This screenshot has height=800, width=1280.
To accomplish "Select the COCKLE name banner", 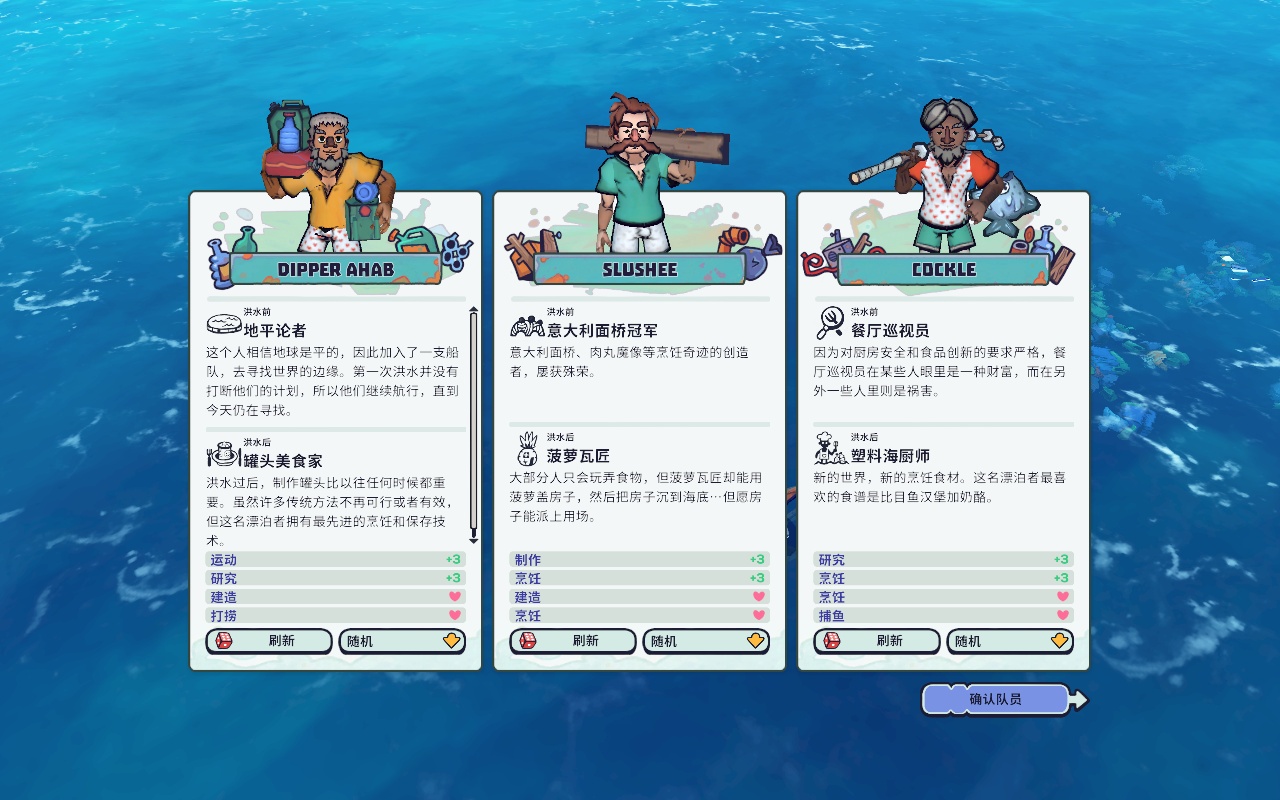I will [944, 269].
